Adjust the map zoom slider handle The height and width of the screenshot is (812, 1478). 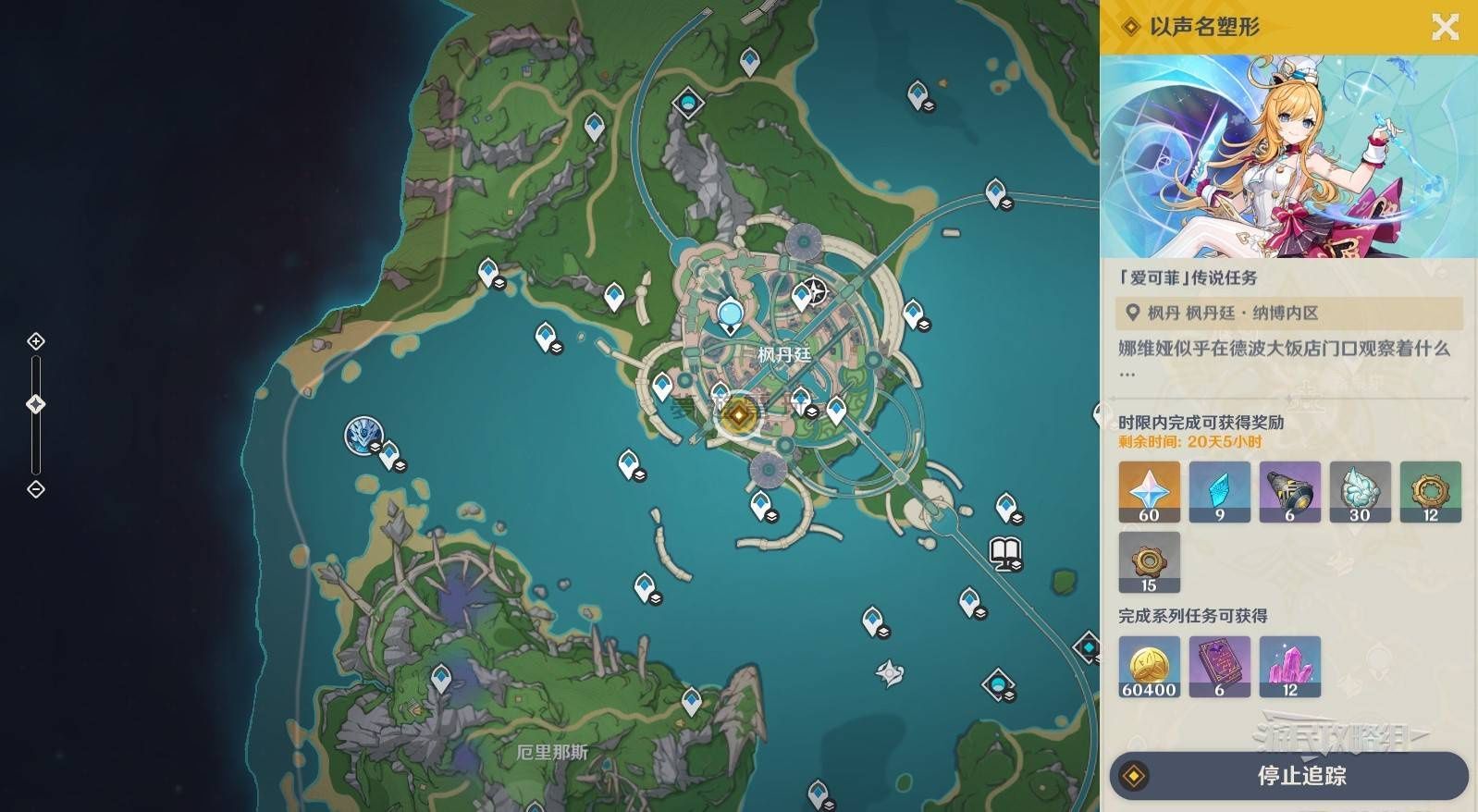[36, 404]
